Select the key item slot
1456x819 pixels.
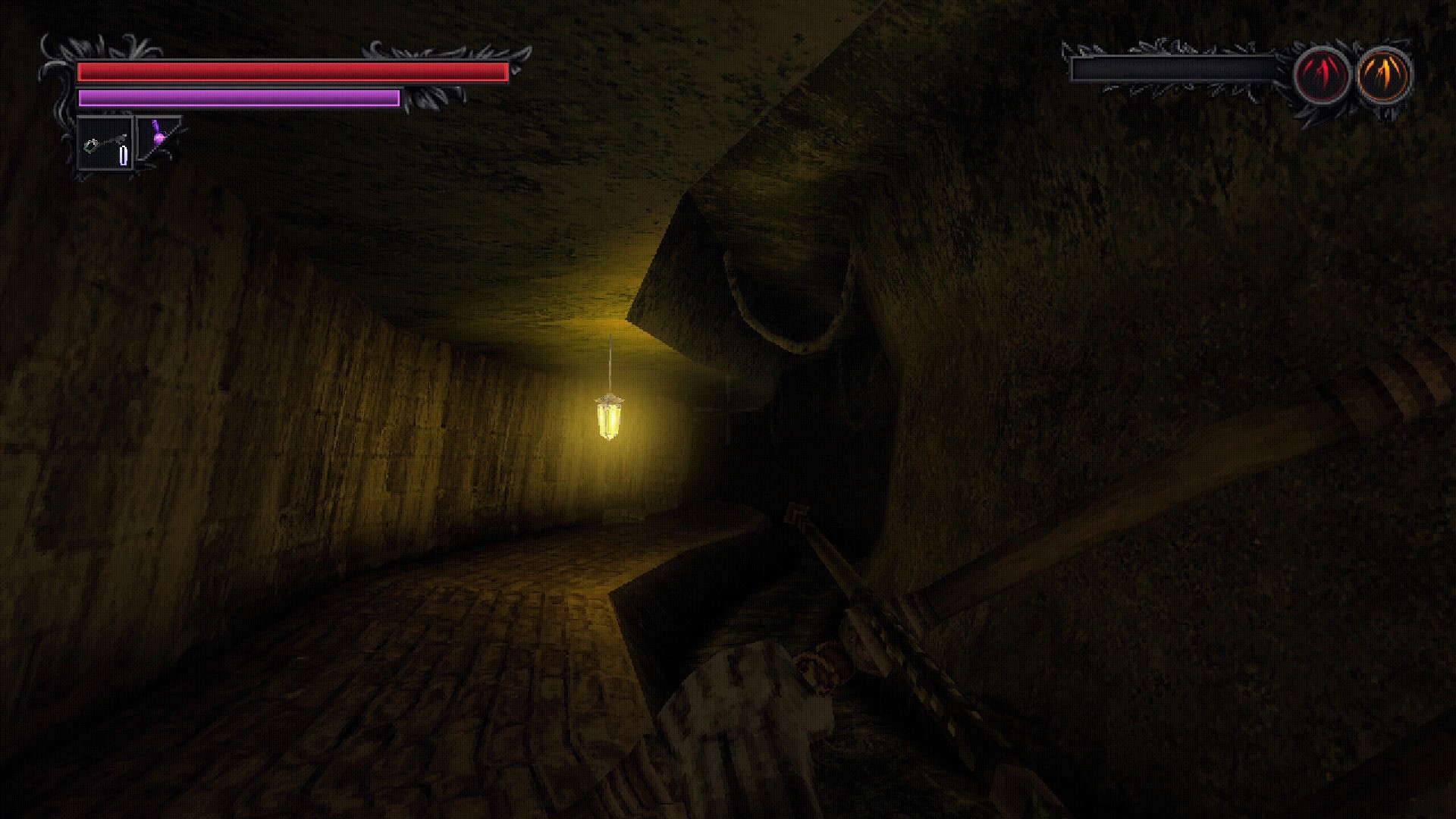[105, 143]
